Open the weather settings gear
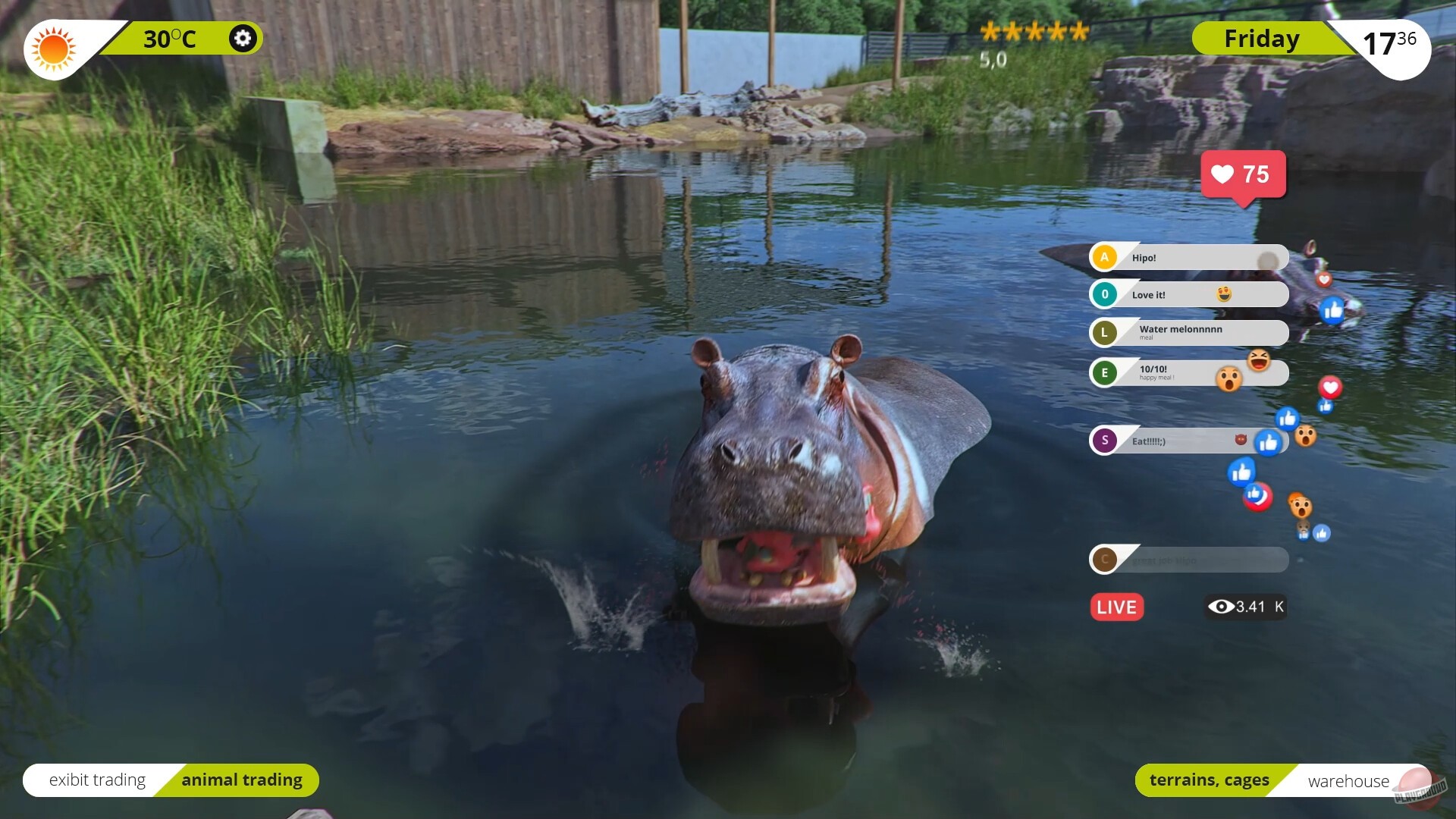The image size is (1456, 819). (242, 38)
